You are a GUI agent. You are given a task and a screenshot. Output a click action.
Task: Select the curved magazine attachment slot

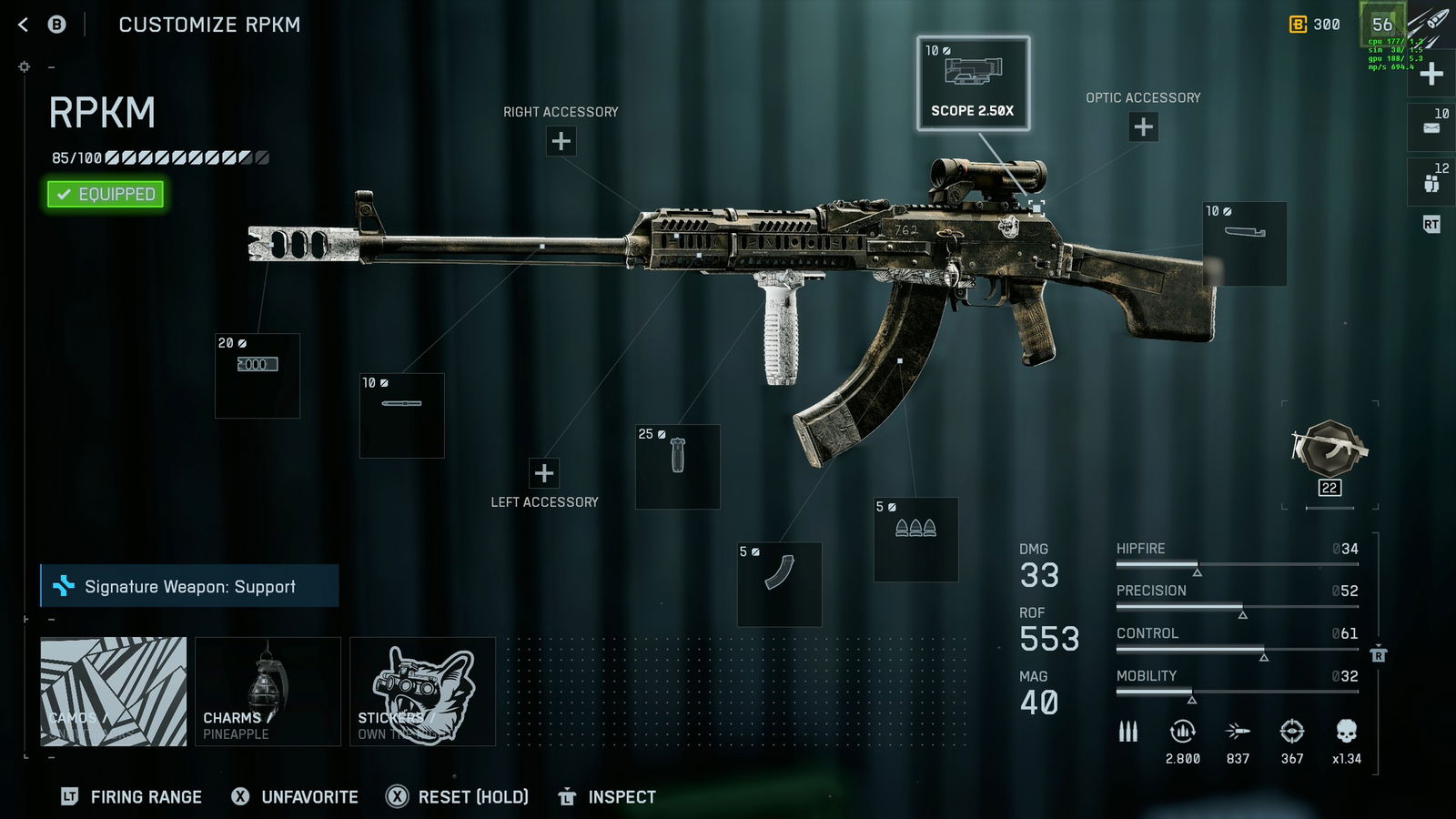click(x=780, y=584)
